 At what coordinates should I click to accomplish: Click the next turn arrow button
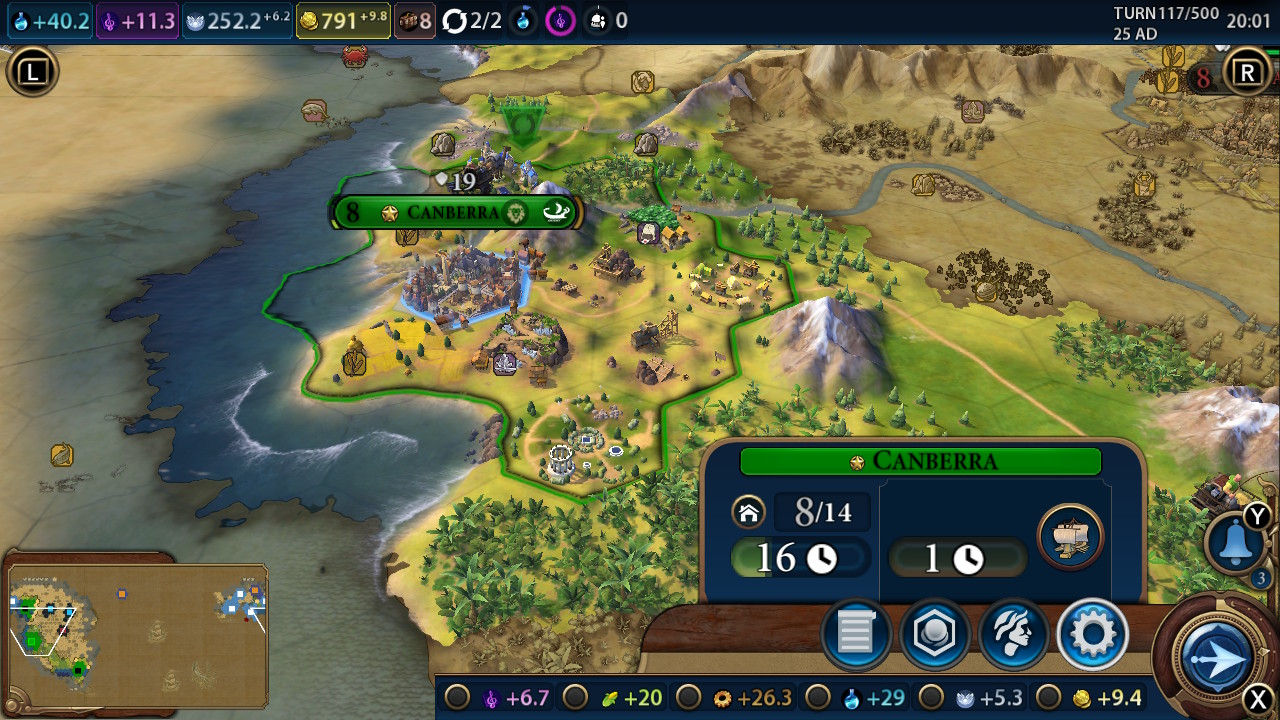click(1216, 658)
